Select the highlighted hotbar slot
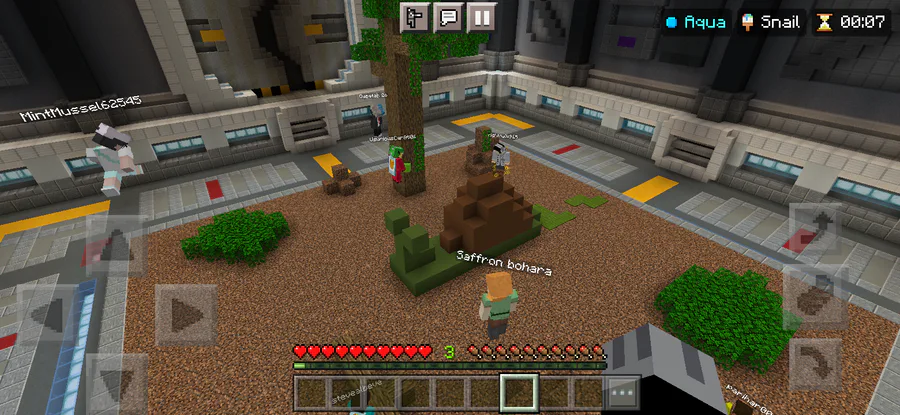900x415 pixels. tap(519, 393)
